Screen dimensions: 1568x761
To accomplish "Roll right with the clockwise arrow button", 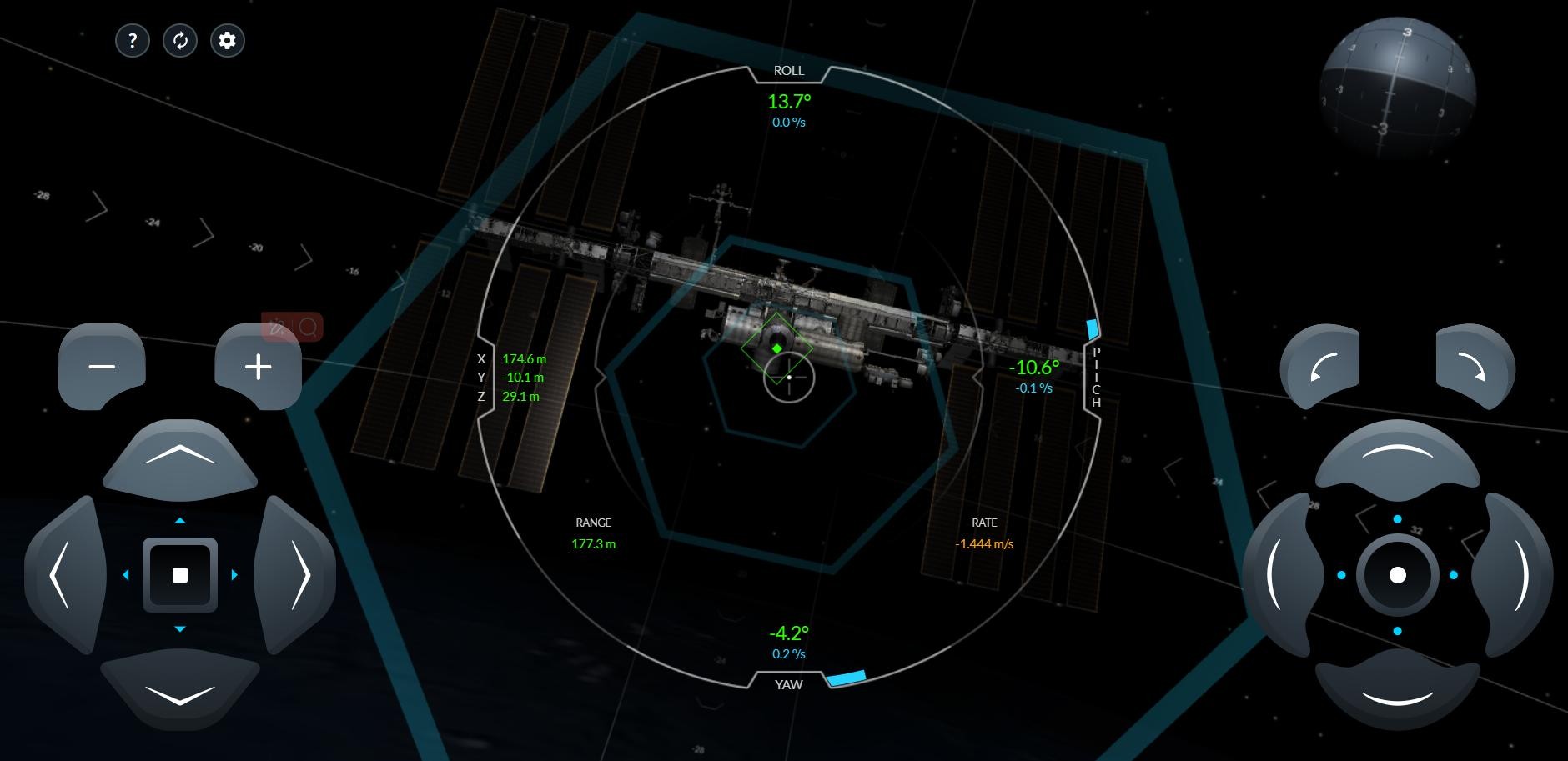I will coord(1475,367).
